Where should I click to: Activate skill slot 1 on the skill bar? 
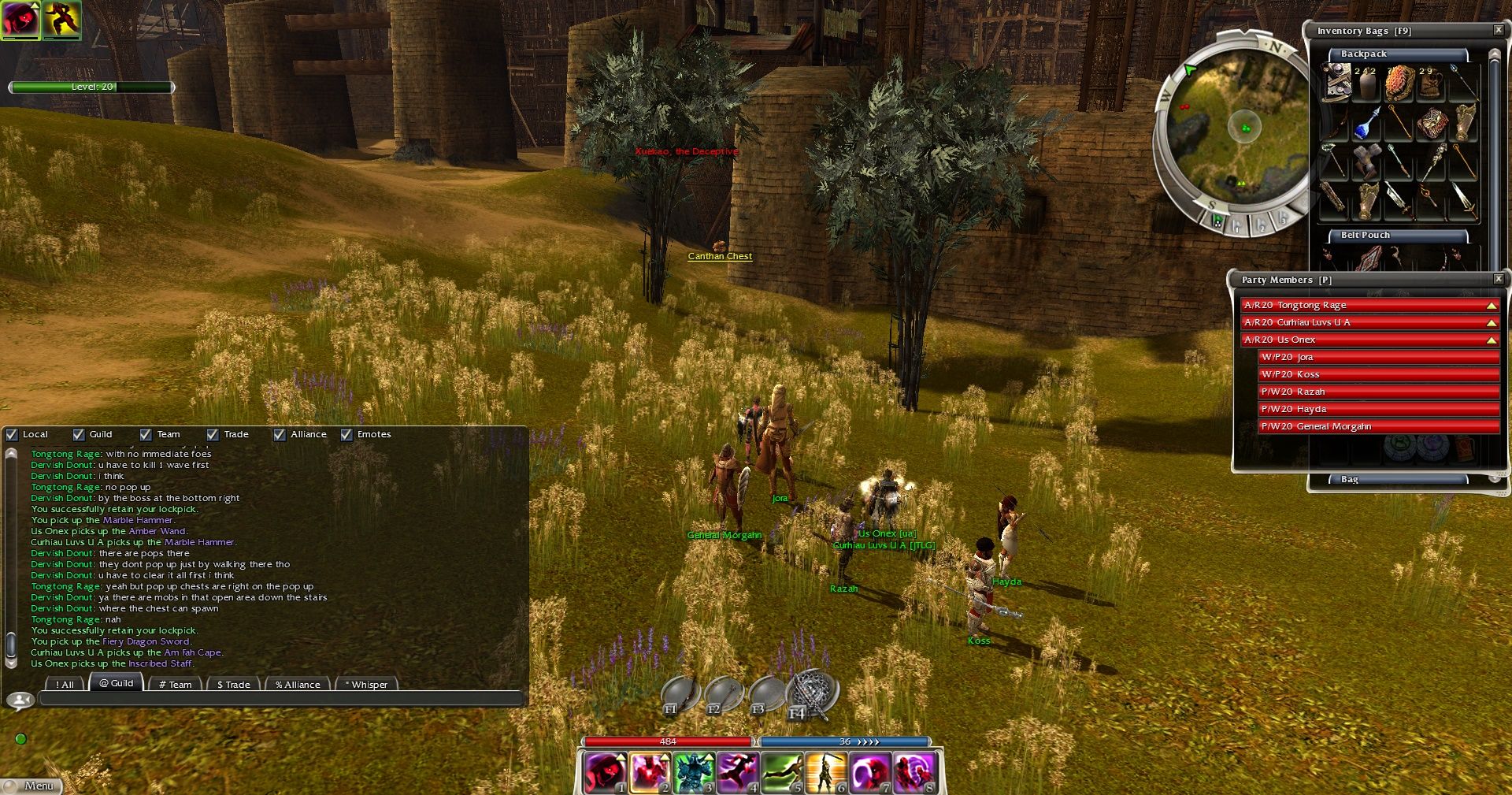(x=605, y=772)
